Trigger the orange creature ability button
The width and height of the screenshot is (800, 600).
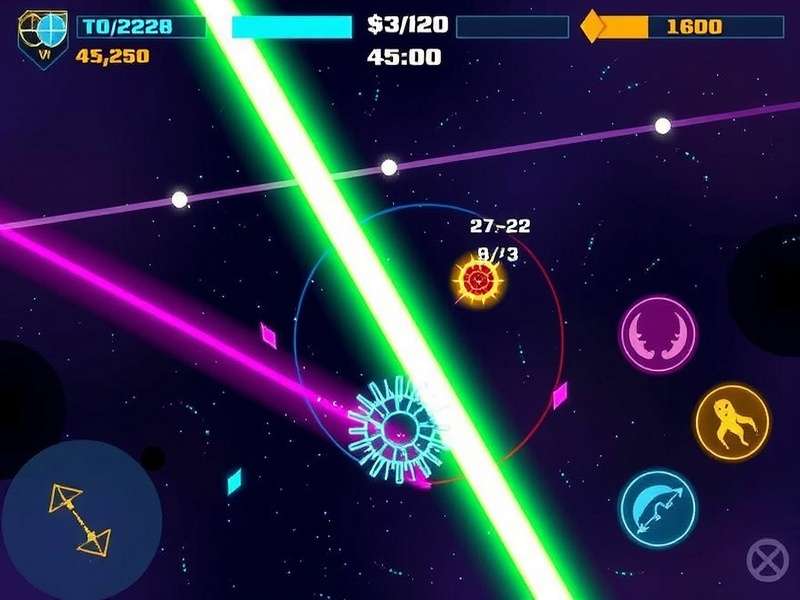tap(732, 422)
